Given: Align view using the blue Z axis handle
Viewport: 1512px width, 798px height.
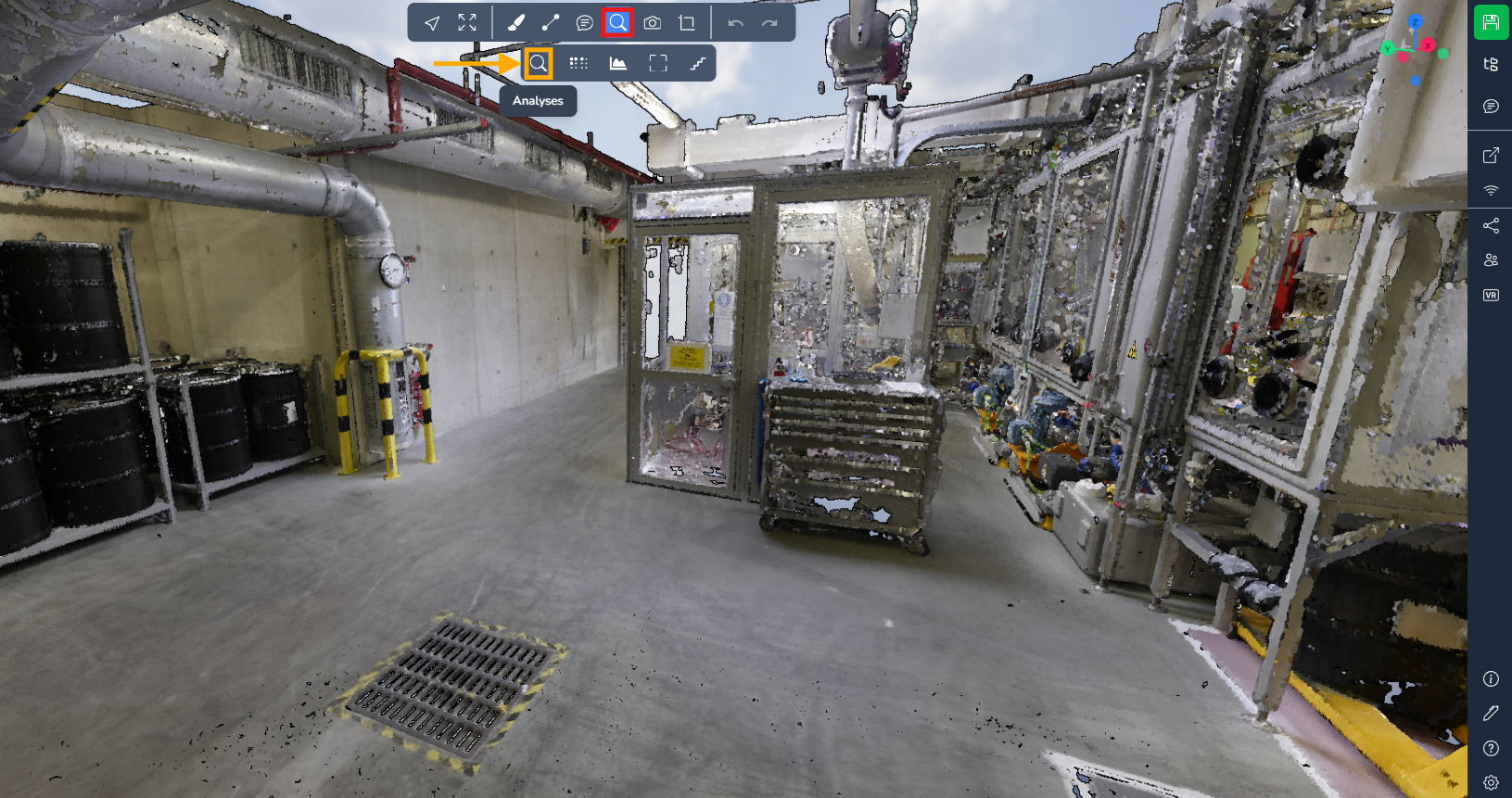Looking at the screenshot, I should (1416, 21).
